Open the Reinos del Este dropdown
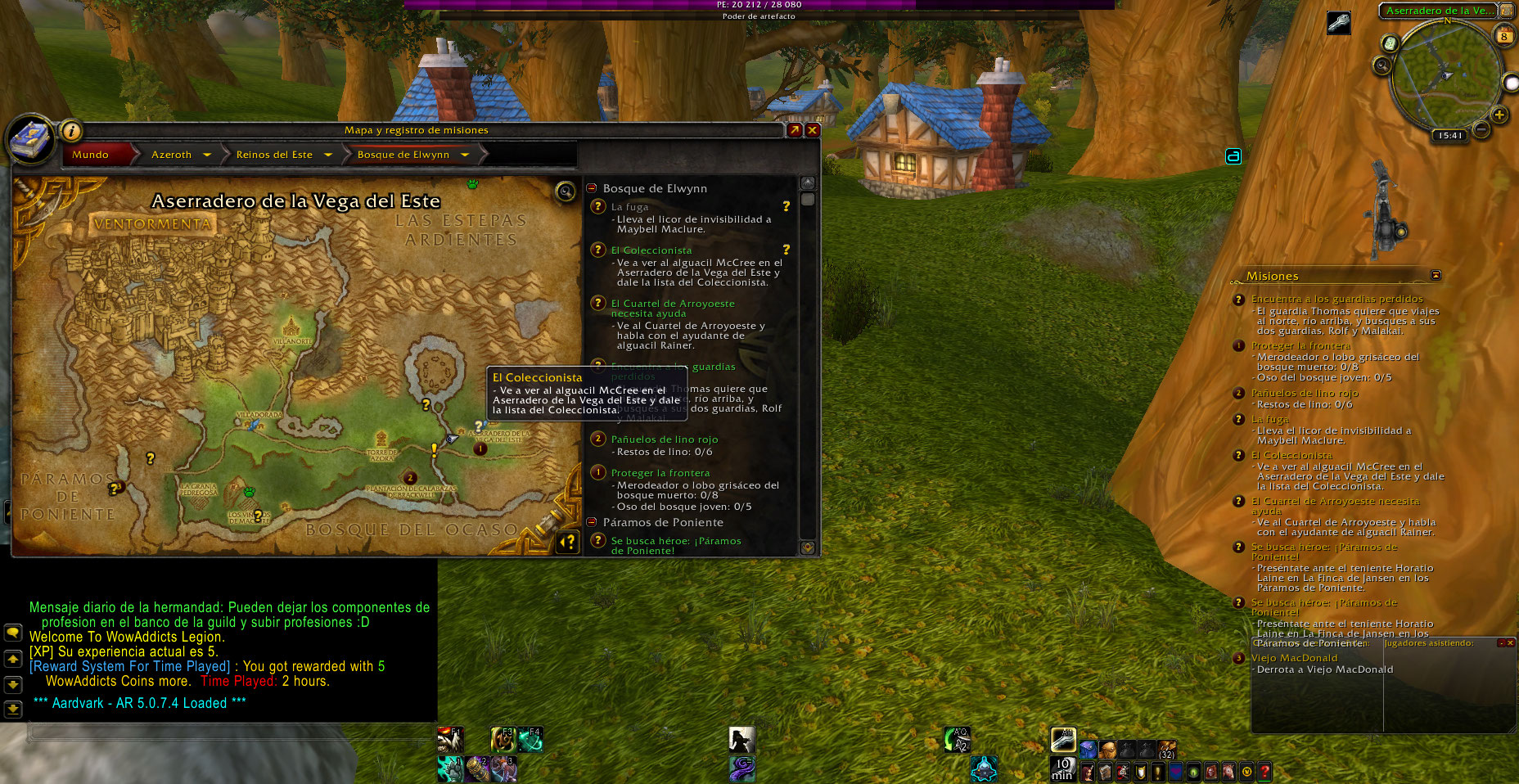Image resolution: width=1519 pixels, height=784 pixels. (328, 155)
